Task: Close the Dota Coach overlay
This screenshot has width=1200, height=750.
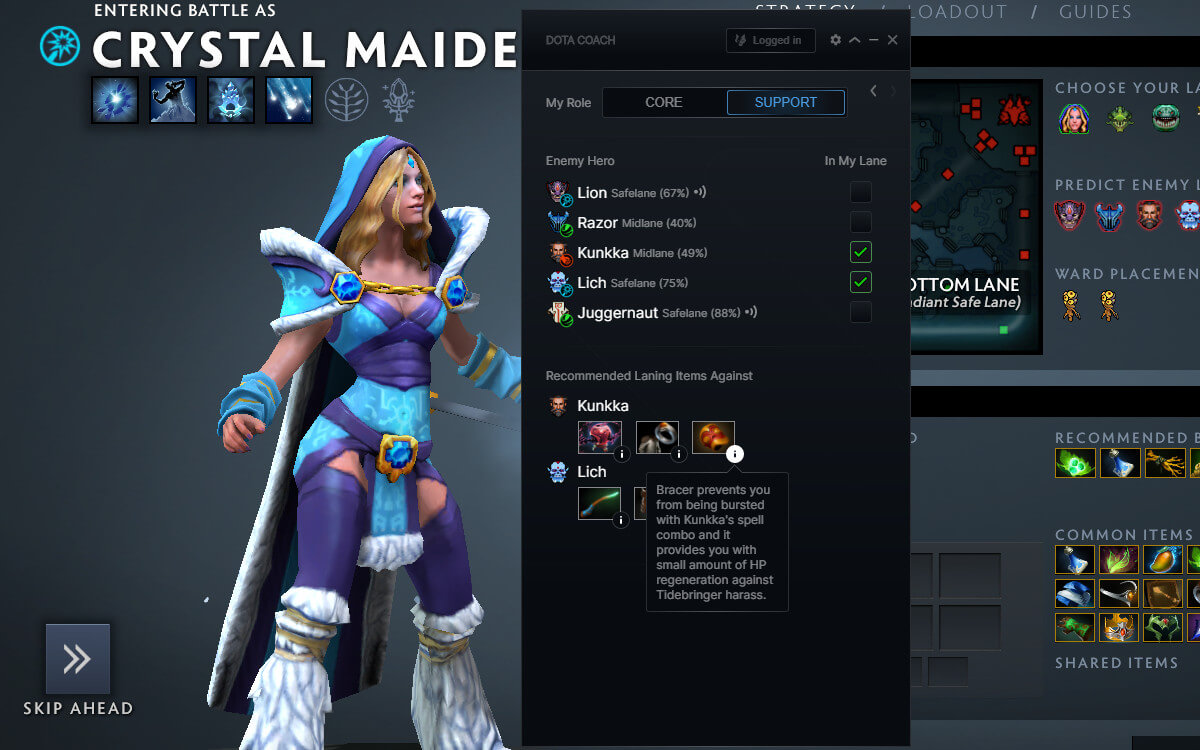Action: point(892,40)
